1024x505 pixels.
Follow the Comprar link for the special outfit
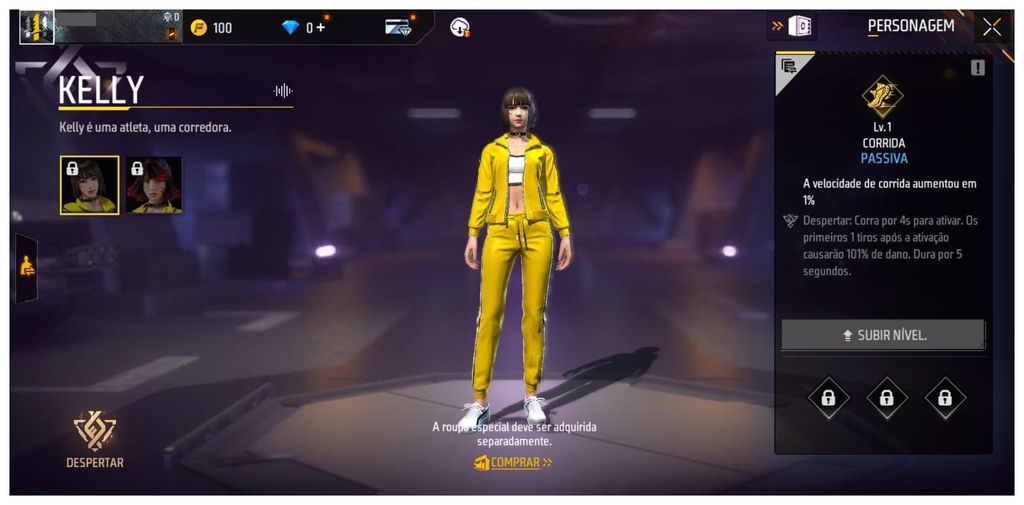513,462
